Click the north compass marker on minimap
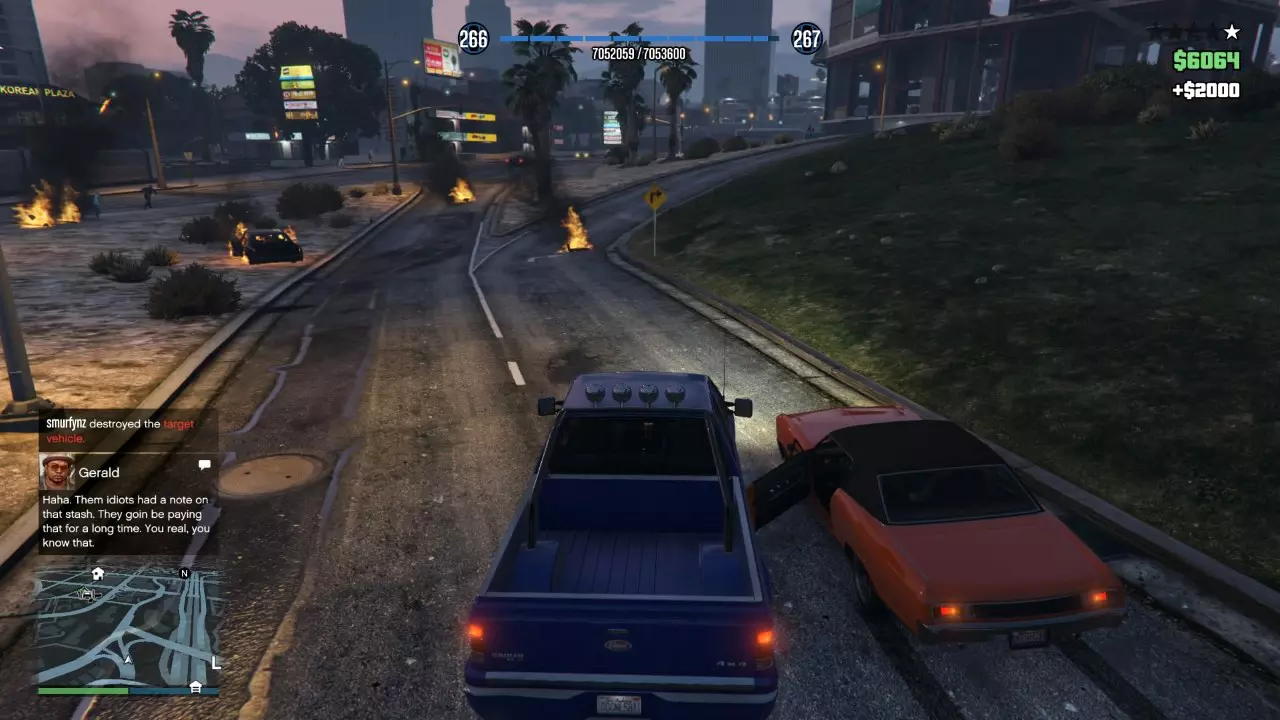This screenshot has height=720, width=1280. [x=184, y=573]
